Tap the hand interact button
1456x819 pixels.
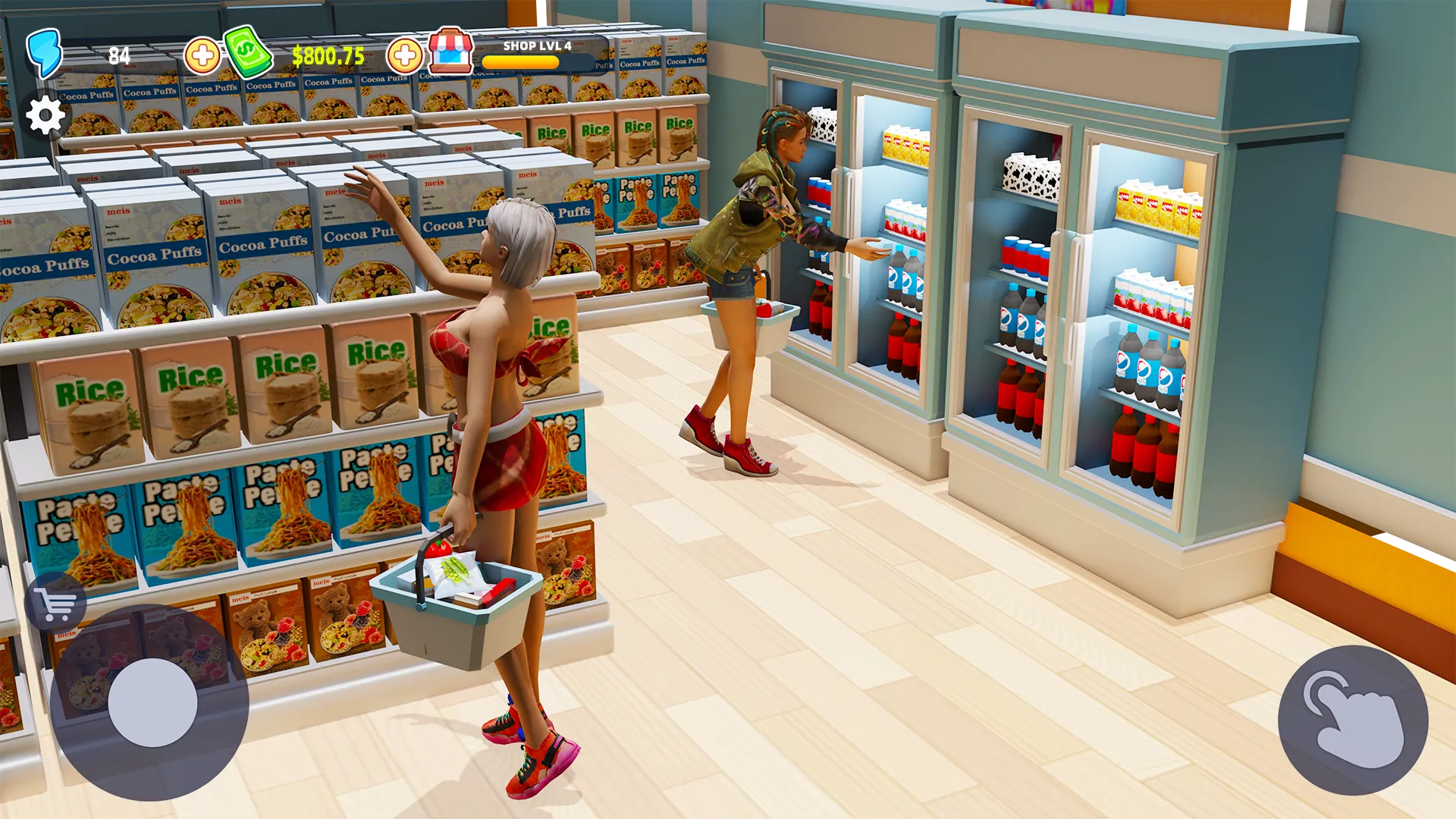[x=1352, y=720]
